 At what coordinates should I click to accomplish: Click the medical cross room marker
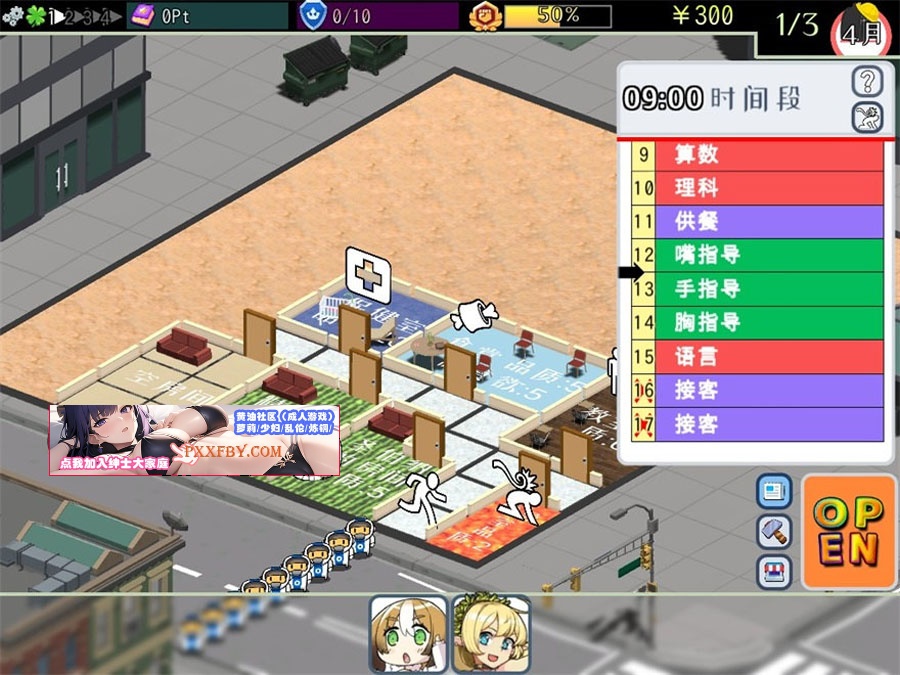367,270
